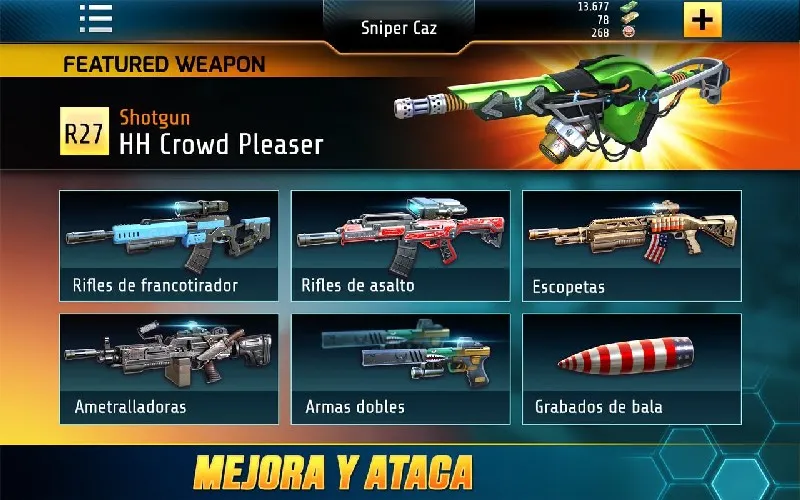Choose the Escopetas weapon category
The image size is (800, 500).
(x=631, y=246)
